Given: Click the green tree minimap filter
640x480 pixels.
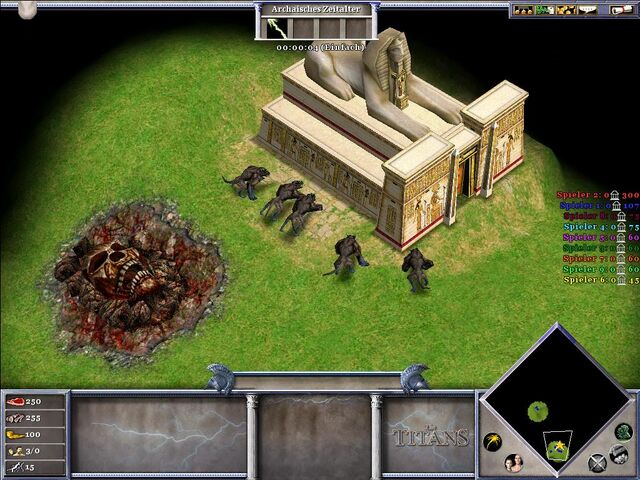Looking at the screenshot, I should pyautogui.click(x=624, y=433).
